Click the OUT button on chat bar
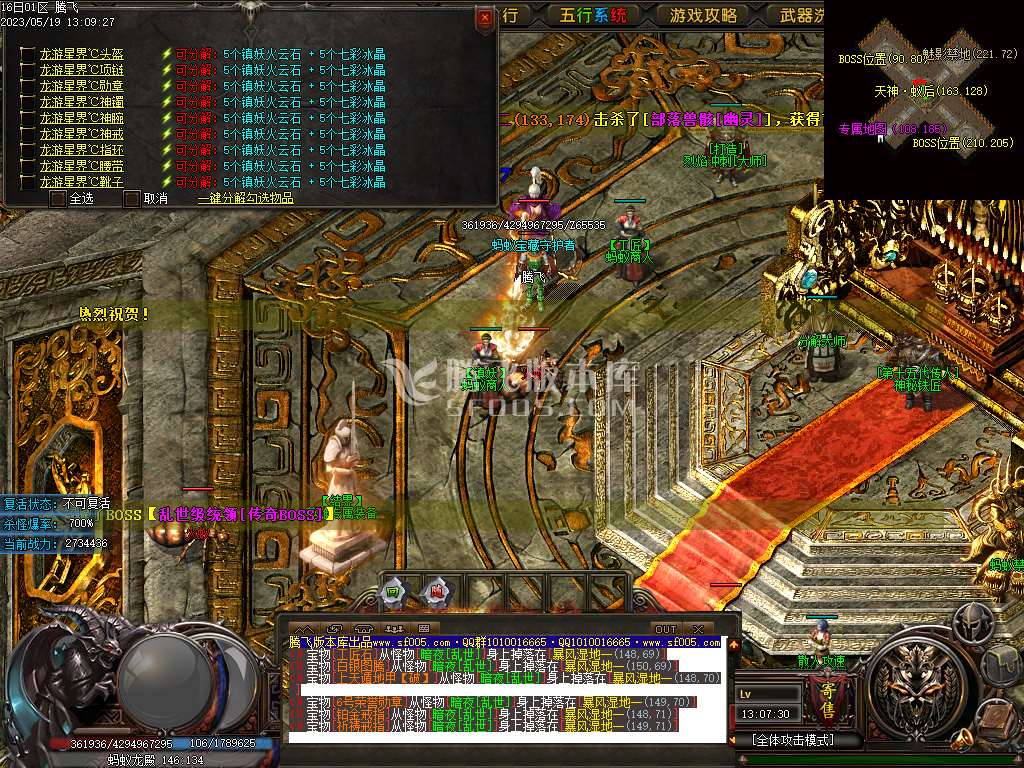 [665, 629]
